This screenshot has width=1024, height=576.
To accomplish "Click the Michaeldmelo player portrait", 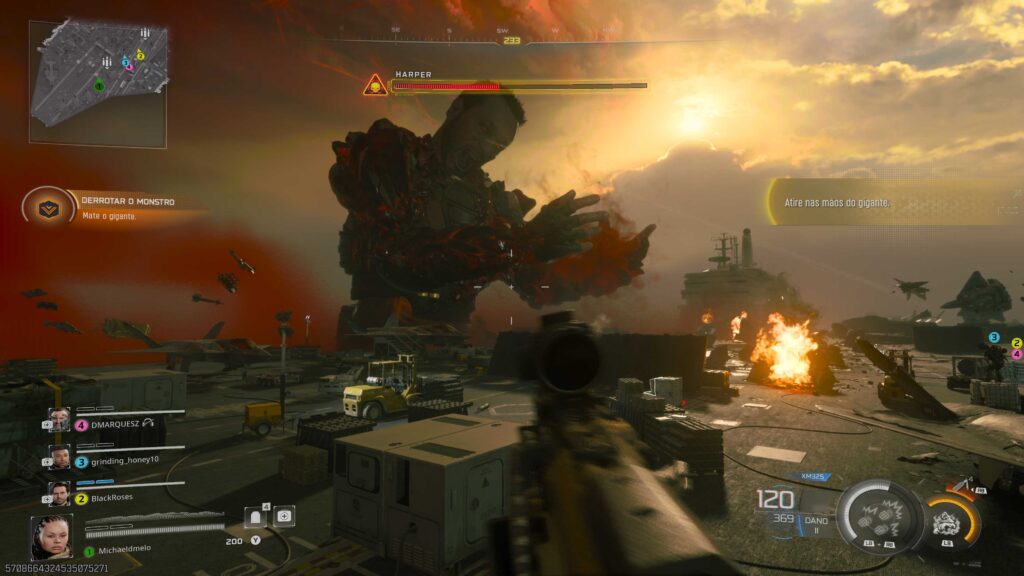I will tap(51, 536).
